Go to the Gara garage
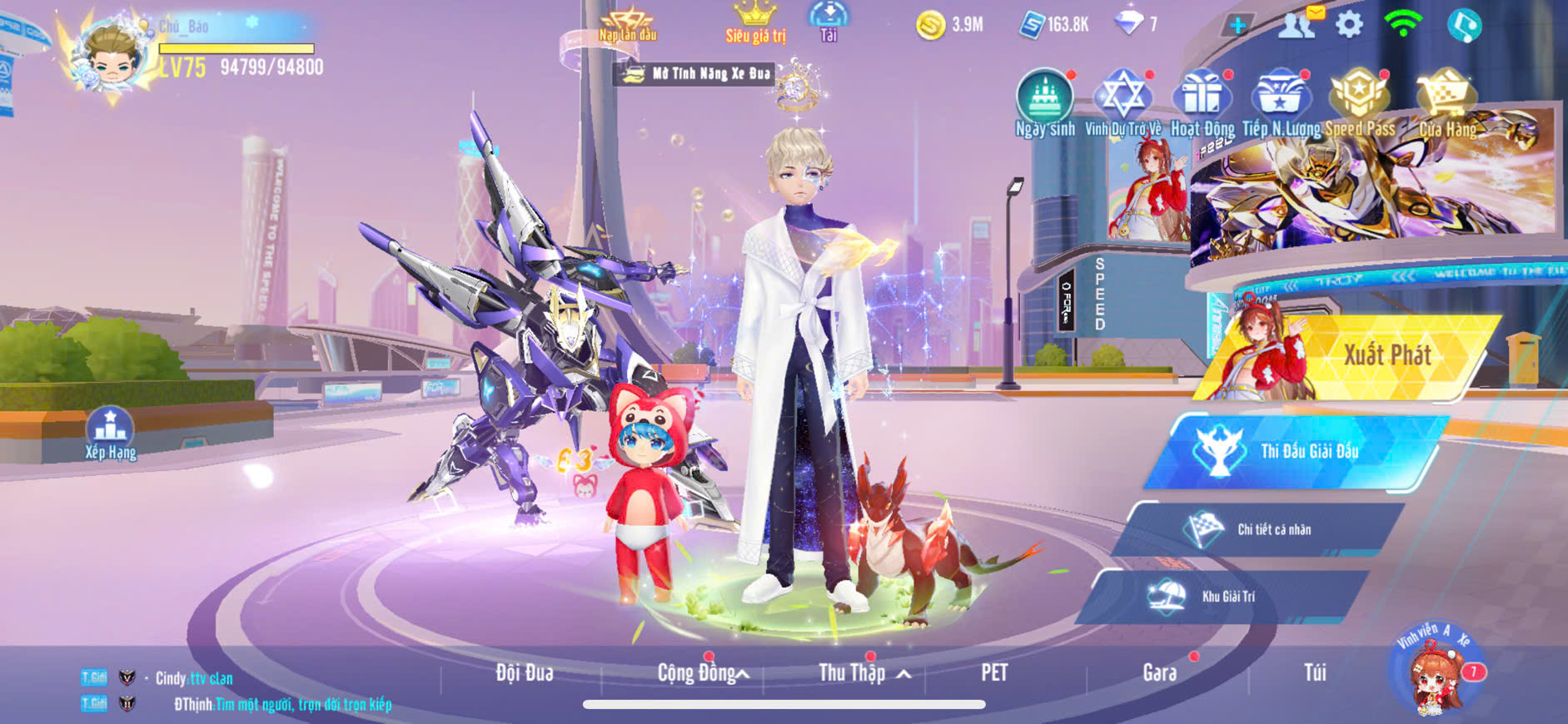Image resolution: width=1568 pixels, height=724 pixels. click(1159, 672)
